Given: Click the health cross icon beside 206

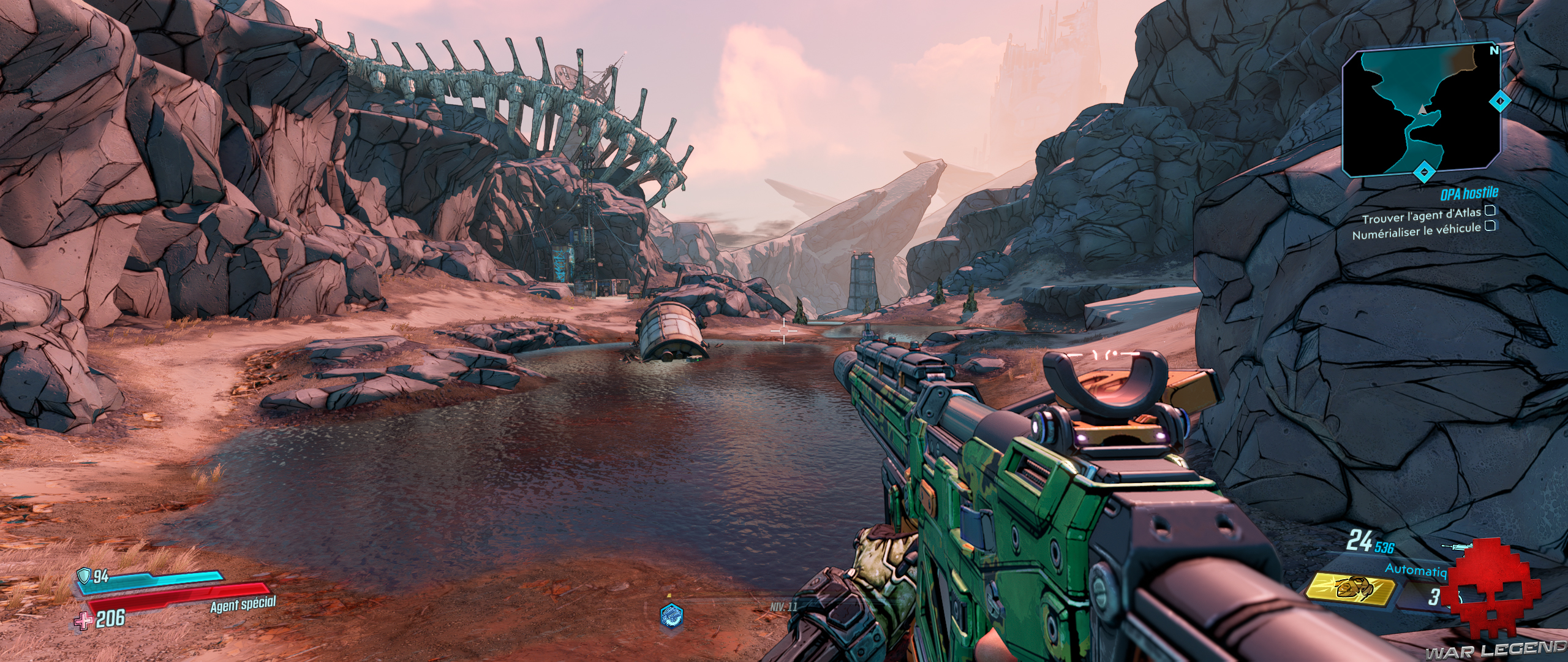Looking at the screenshot, I should (x=84, y=621).
